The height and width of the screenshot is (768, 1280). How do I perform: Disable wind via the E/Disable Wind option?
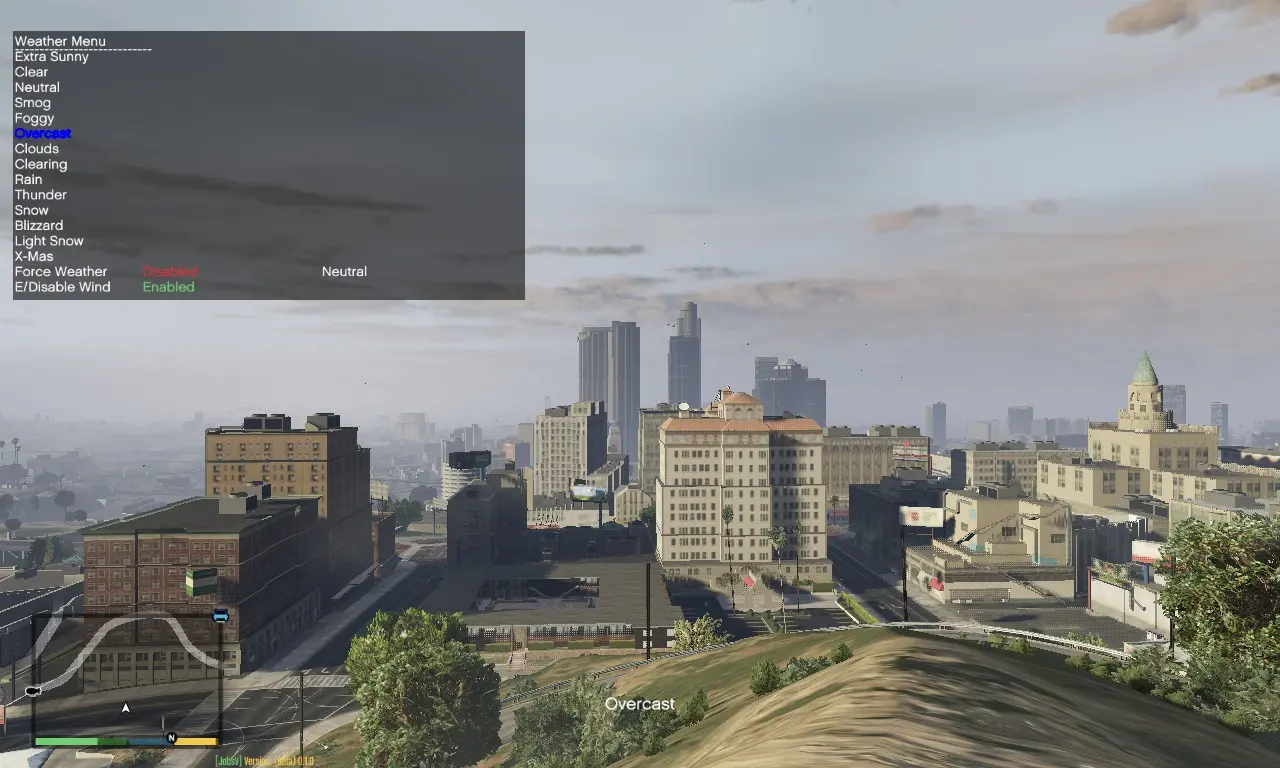coord(168,287)
